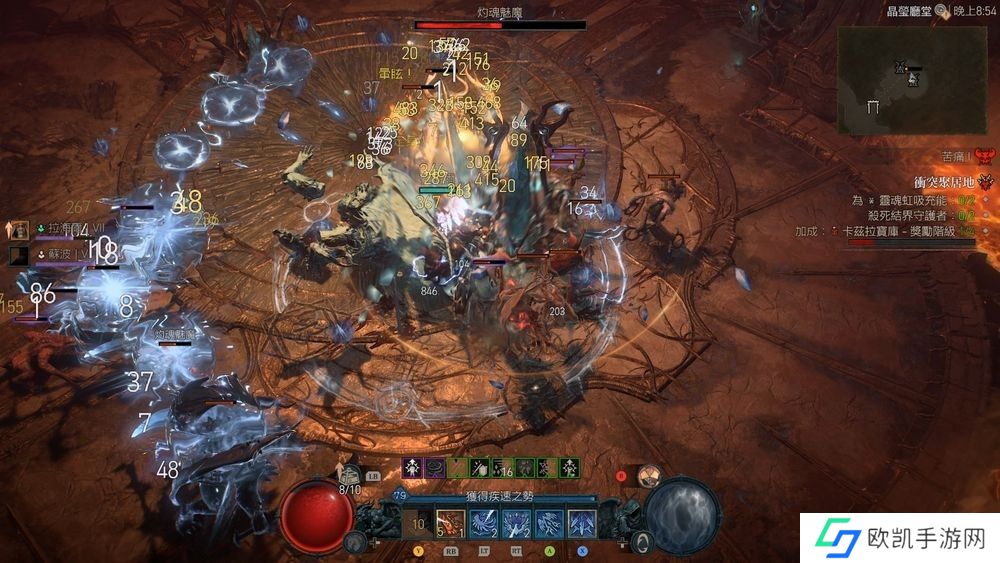Open the minimap in the corner
The height and width of the screenshot is (563, 1000).
[911, 80]
